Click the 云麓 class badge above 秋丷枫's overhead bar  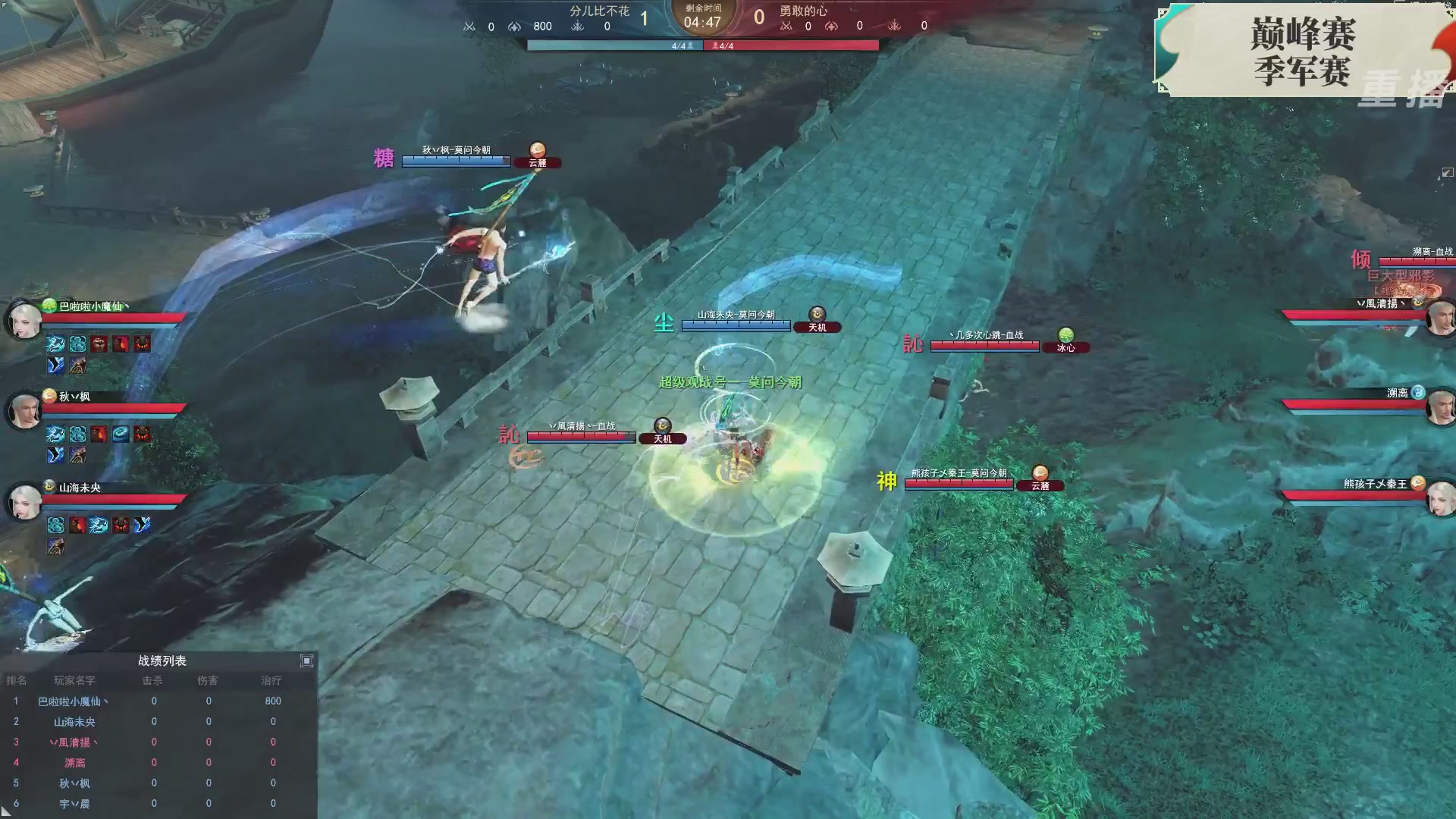click(538, 161)
